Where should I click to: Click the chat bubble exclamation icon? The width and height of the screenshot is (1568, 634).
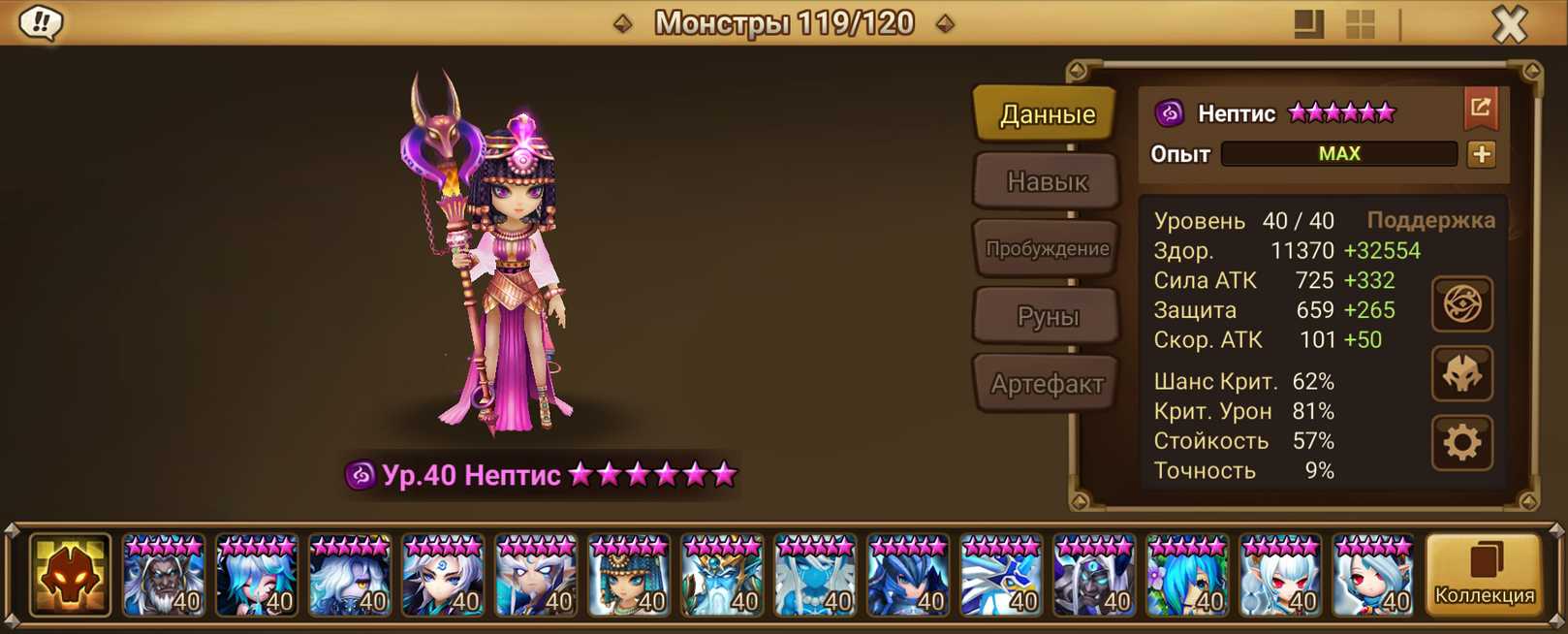(x=41, y=22)
